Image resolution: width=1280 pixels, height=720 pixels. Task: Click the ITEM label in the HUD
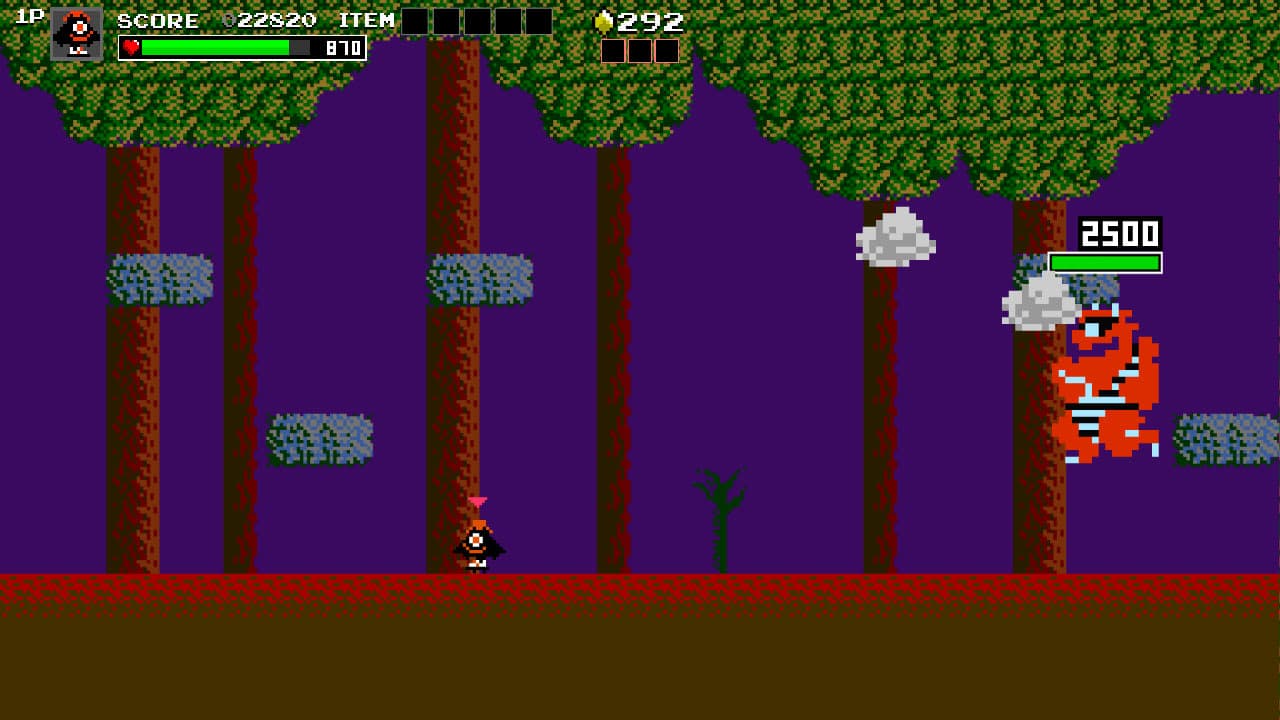(368, 18)
